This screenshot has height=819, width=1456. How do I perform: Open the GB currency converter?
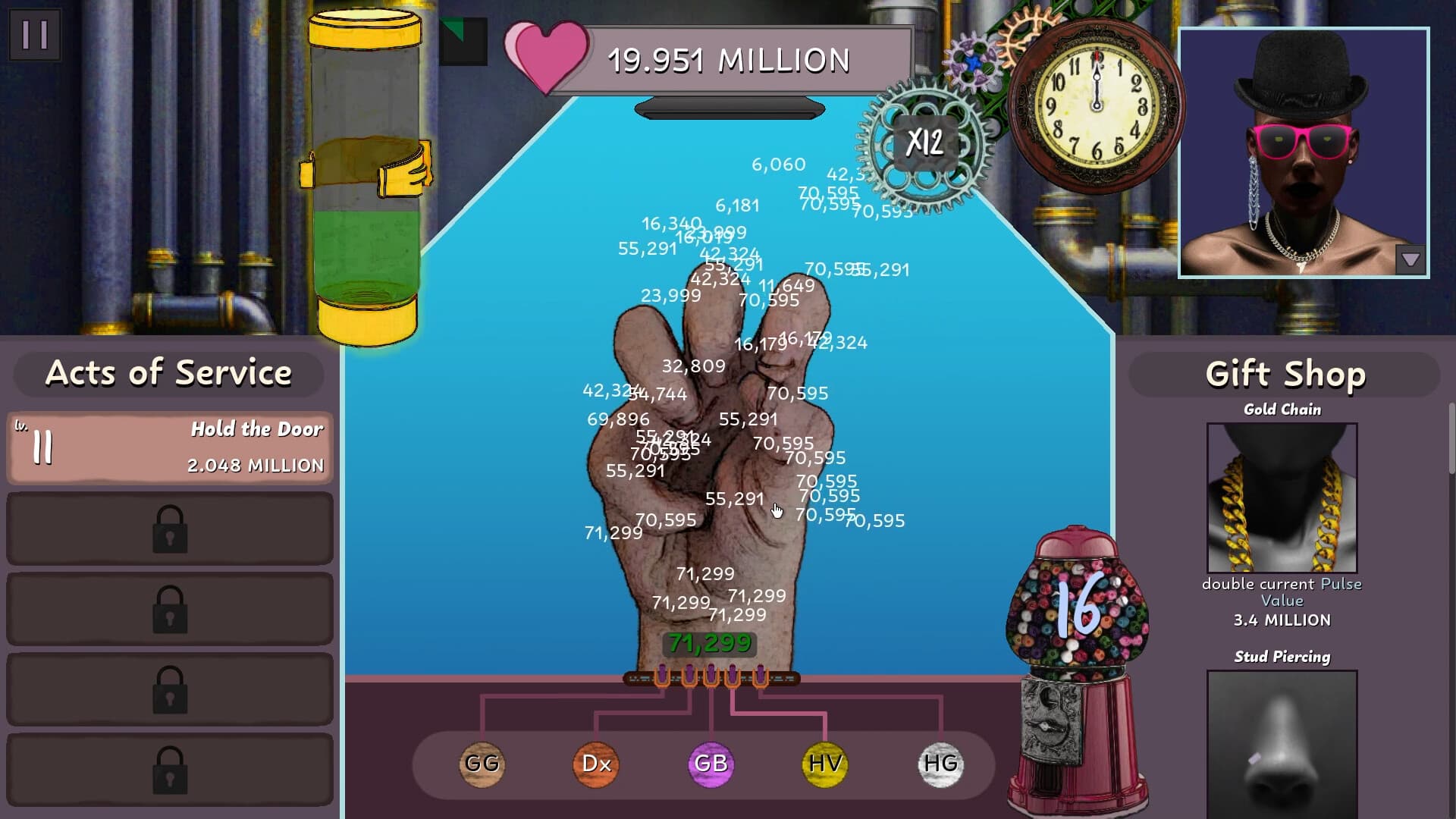coord(710,764)
